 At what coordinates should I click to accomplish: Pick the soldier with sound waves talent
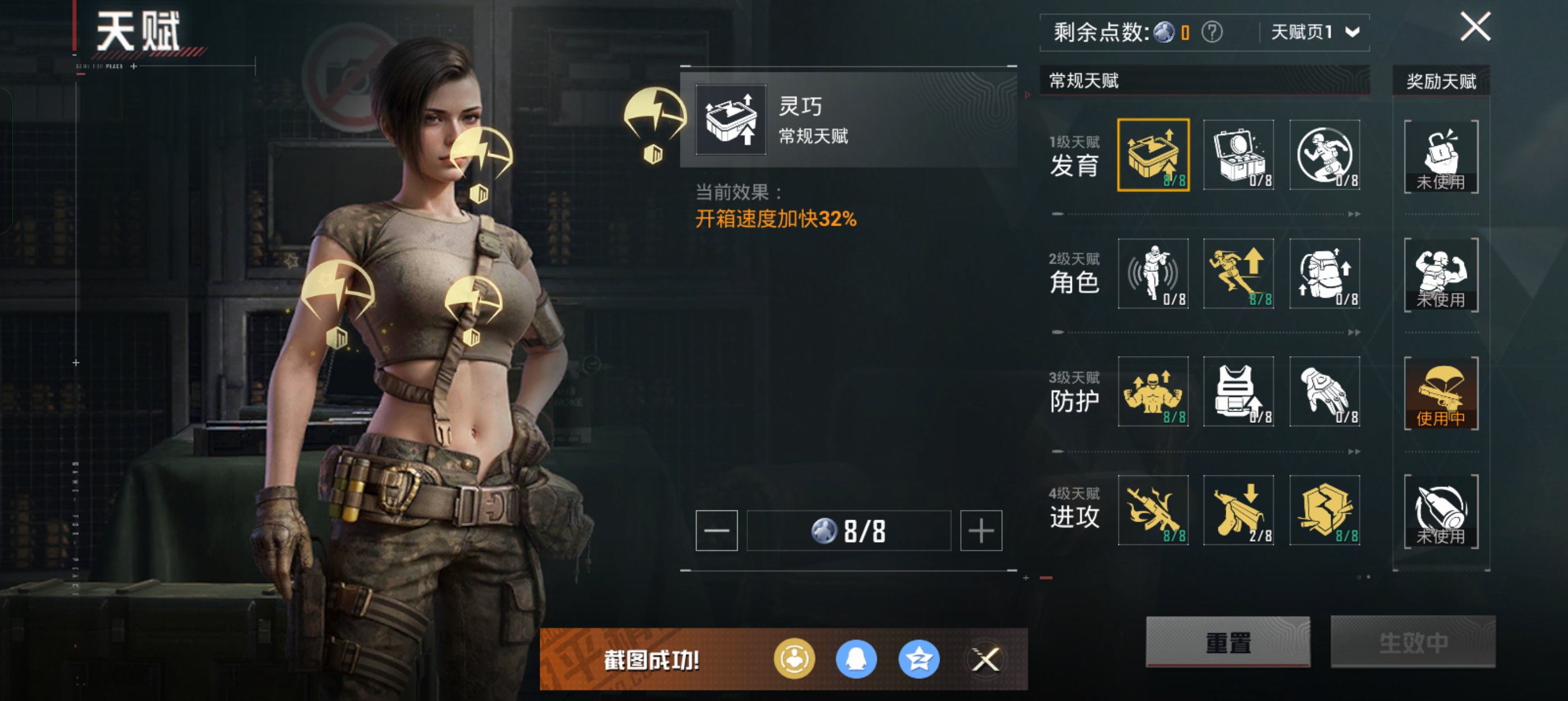(x=1153, y=274)
